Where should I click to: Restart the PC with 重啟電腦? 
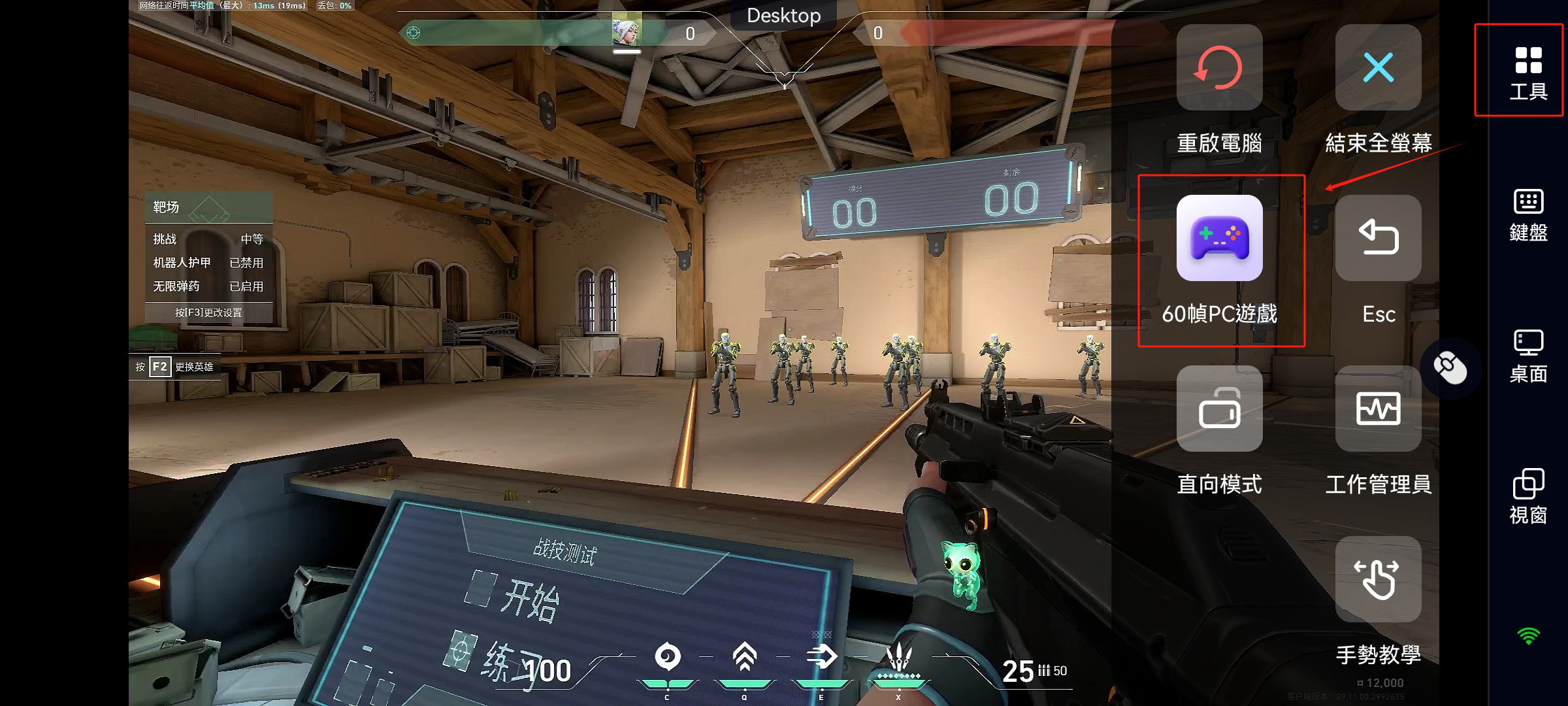[1219, 68]
